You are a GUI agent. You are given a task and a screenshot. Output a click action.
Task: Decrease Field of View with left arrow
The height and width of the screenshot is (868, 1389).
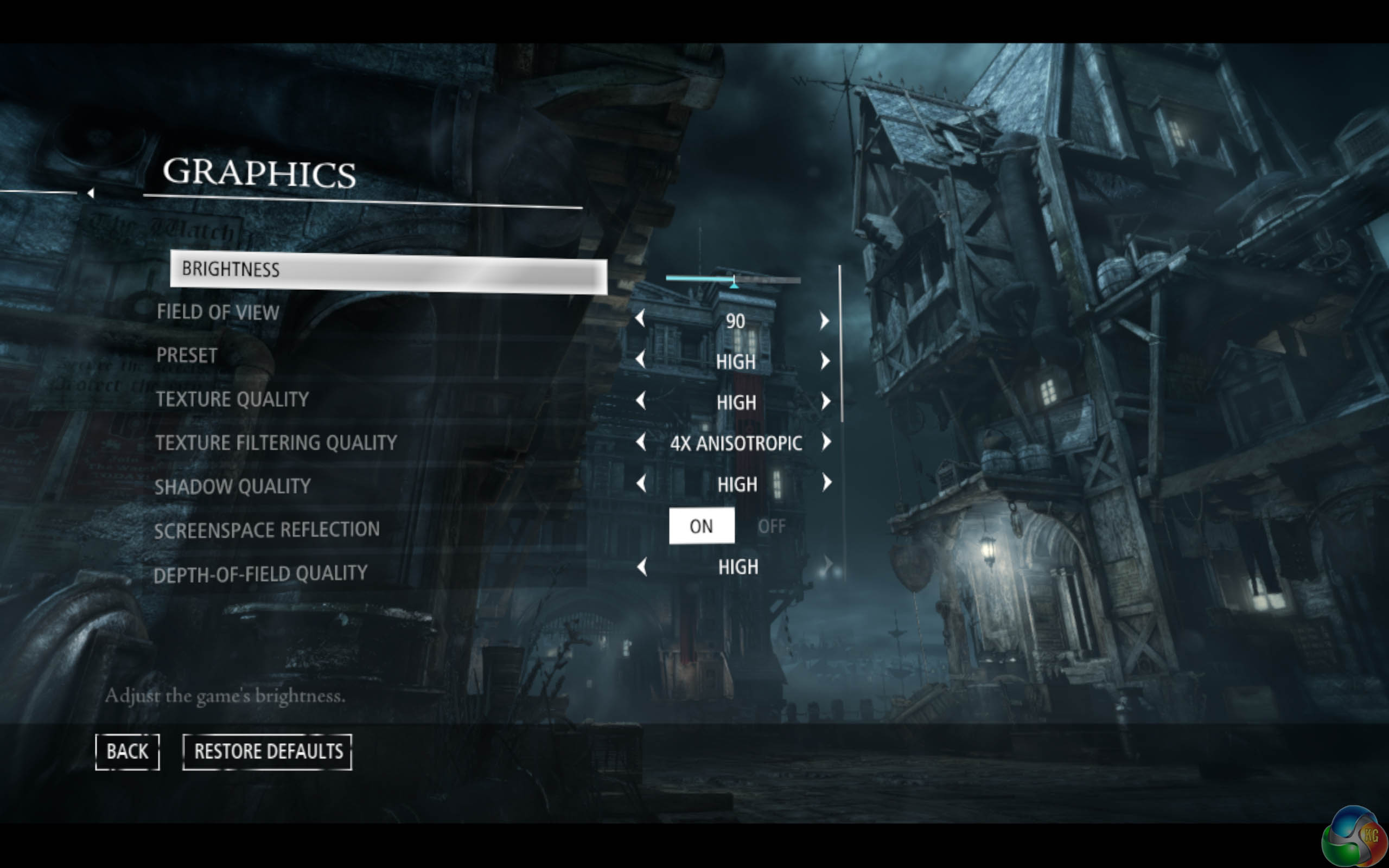[641, 318]
